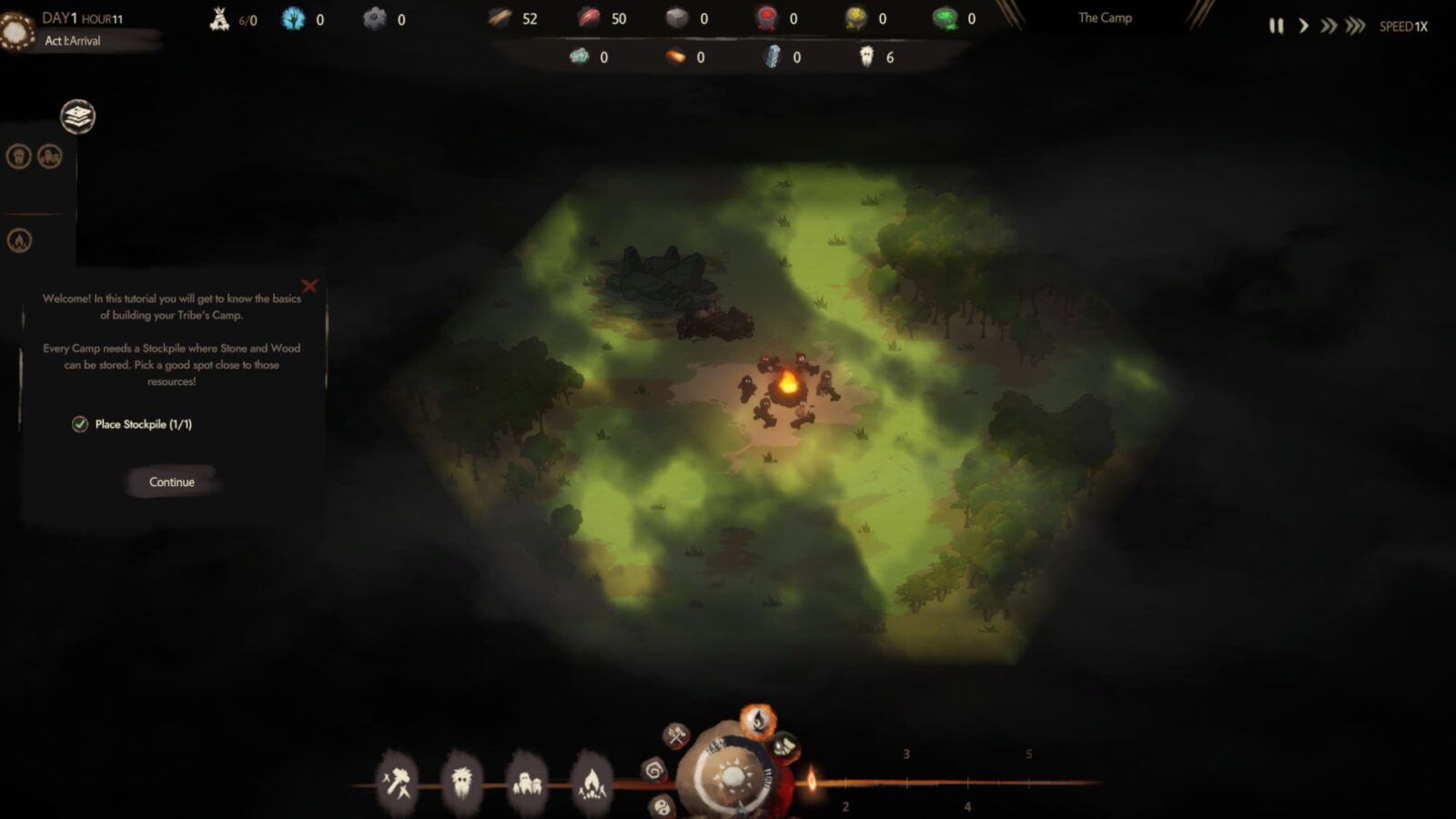Click the meat resource showing 50

coord(601,16)
